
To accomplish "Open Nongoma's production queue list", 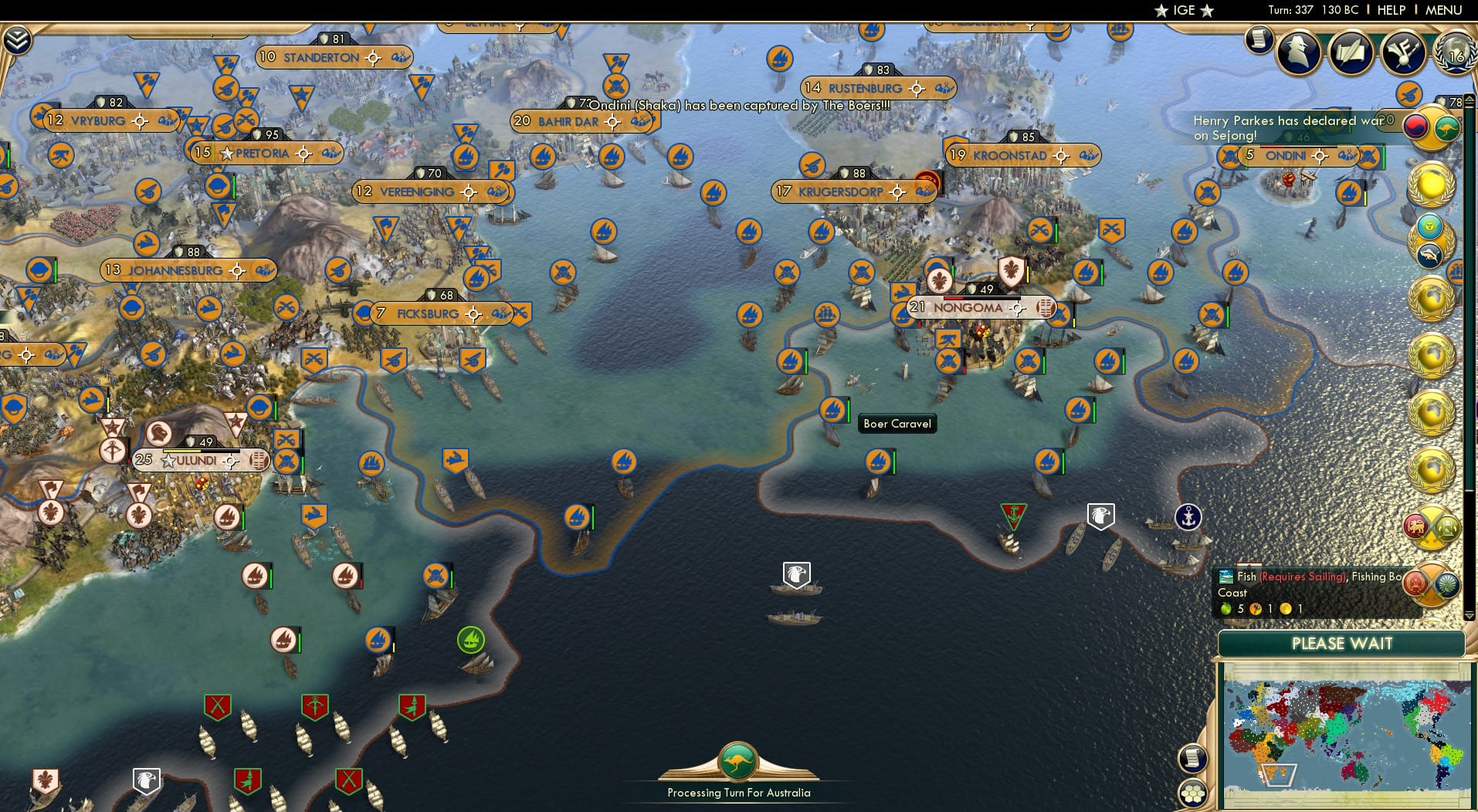I will (x=1044, y=307).
